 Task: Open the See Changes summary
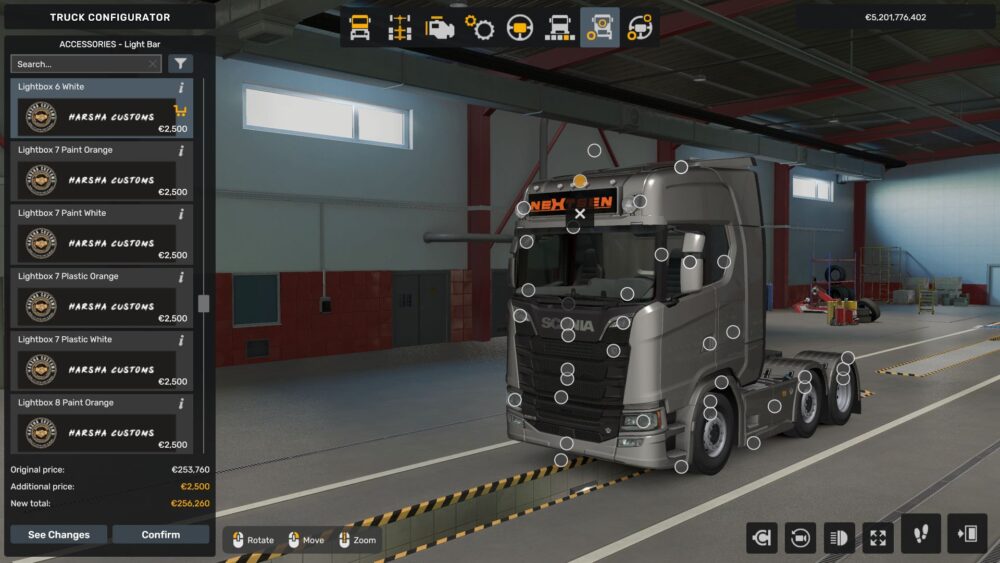(58, 535)
